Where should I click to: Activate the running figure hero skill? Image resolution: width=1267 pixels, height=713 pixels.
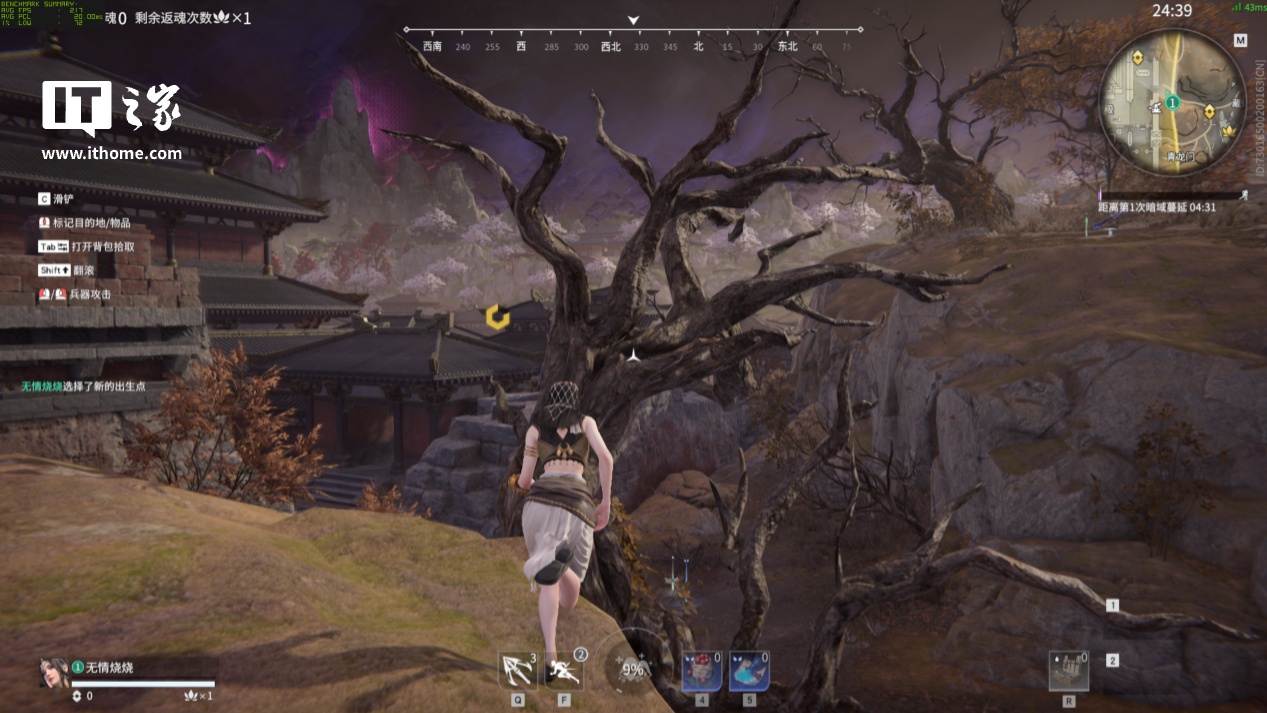click(564, 670)
